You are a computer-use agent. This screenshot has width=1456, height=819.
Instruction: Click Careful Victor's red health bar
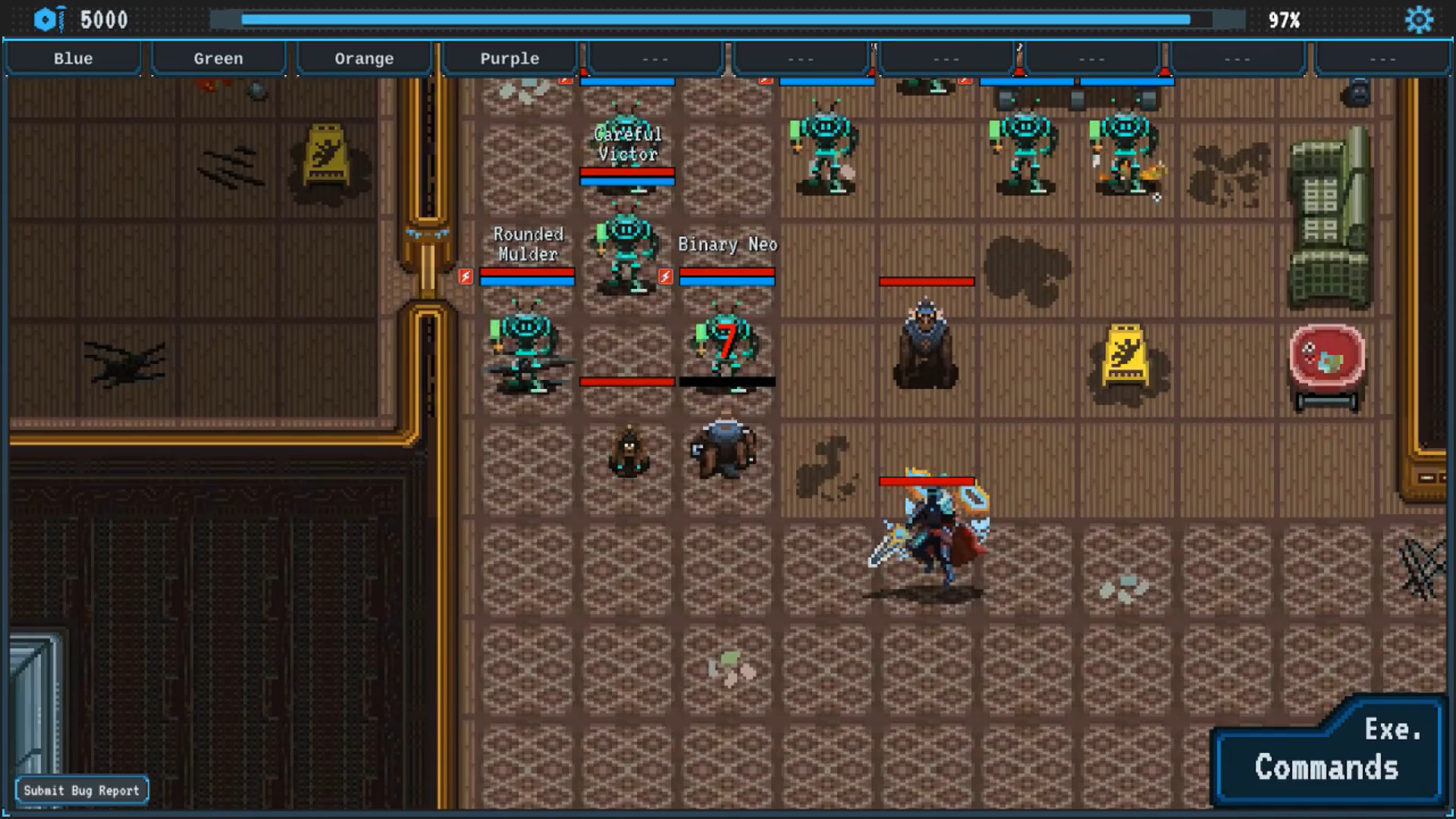point(627,173)
